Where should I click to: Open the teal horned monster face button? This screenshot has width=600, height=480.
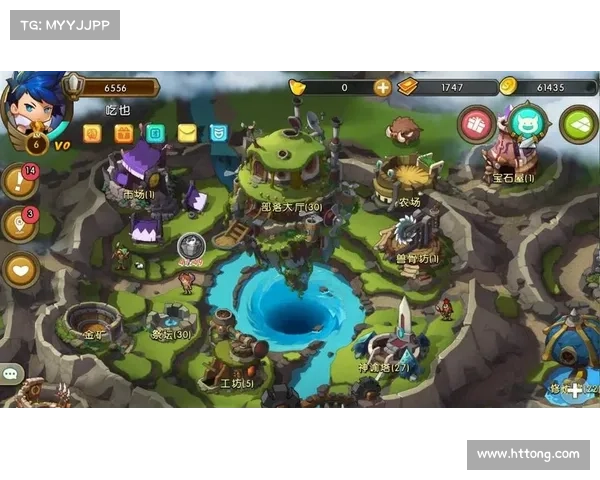coord(527,124)
